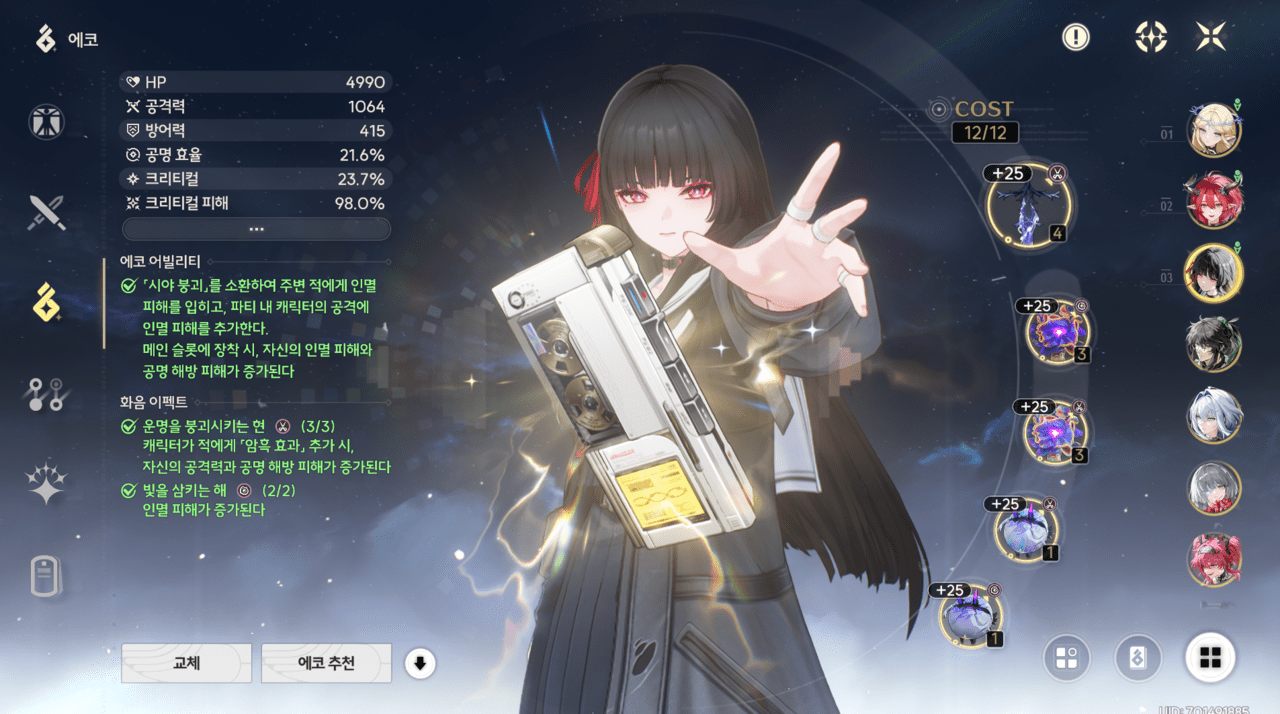The image size is (1280, 714).
Task: Open 에코 추천 echo recommendations
Action: click(326, 663)
